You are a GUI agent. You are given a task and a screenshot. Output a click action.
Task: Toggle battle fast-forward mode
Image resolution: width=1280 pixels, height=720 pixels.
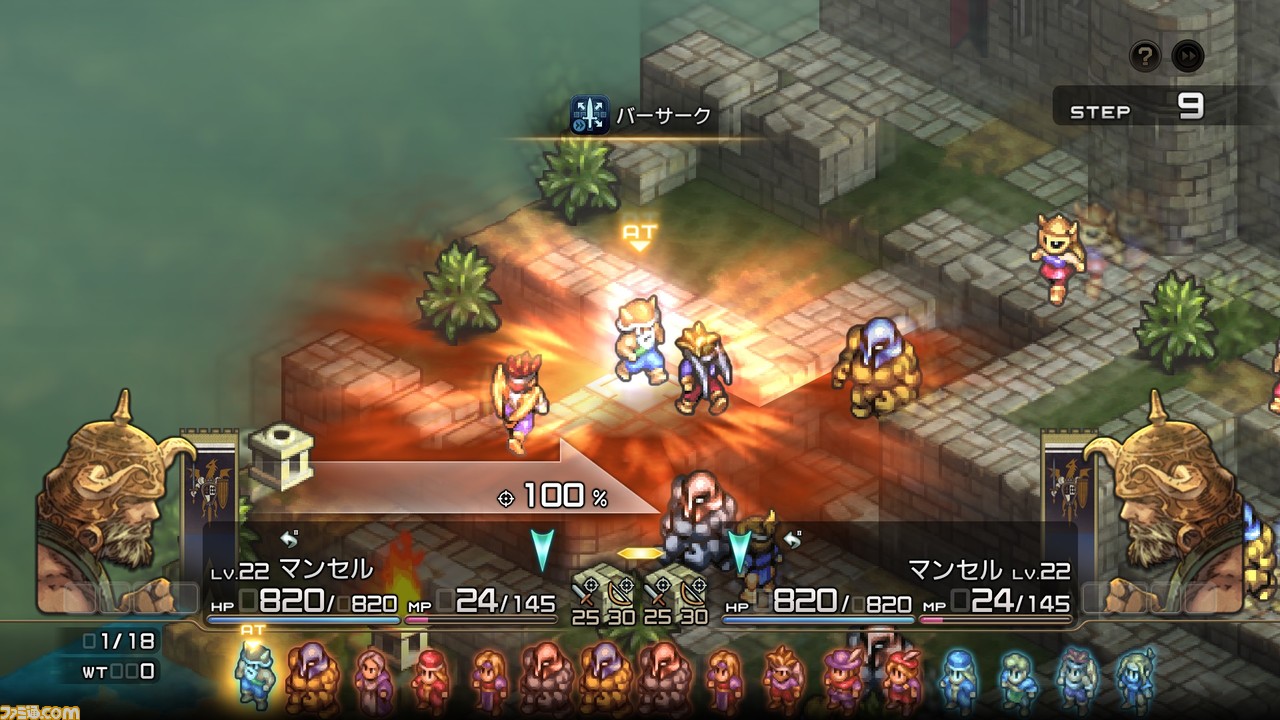pyautogui.click(x=1188, y=56)
